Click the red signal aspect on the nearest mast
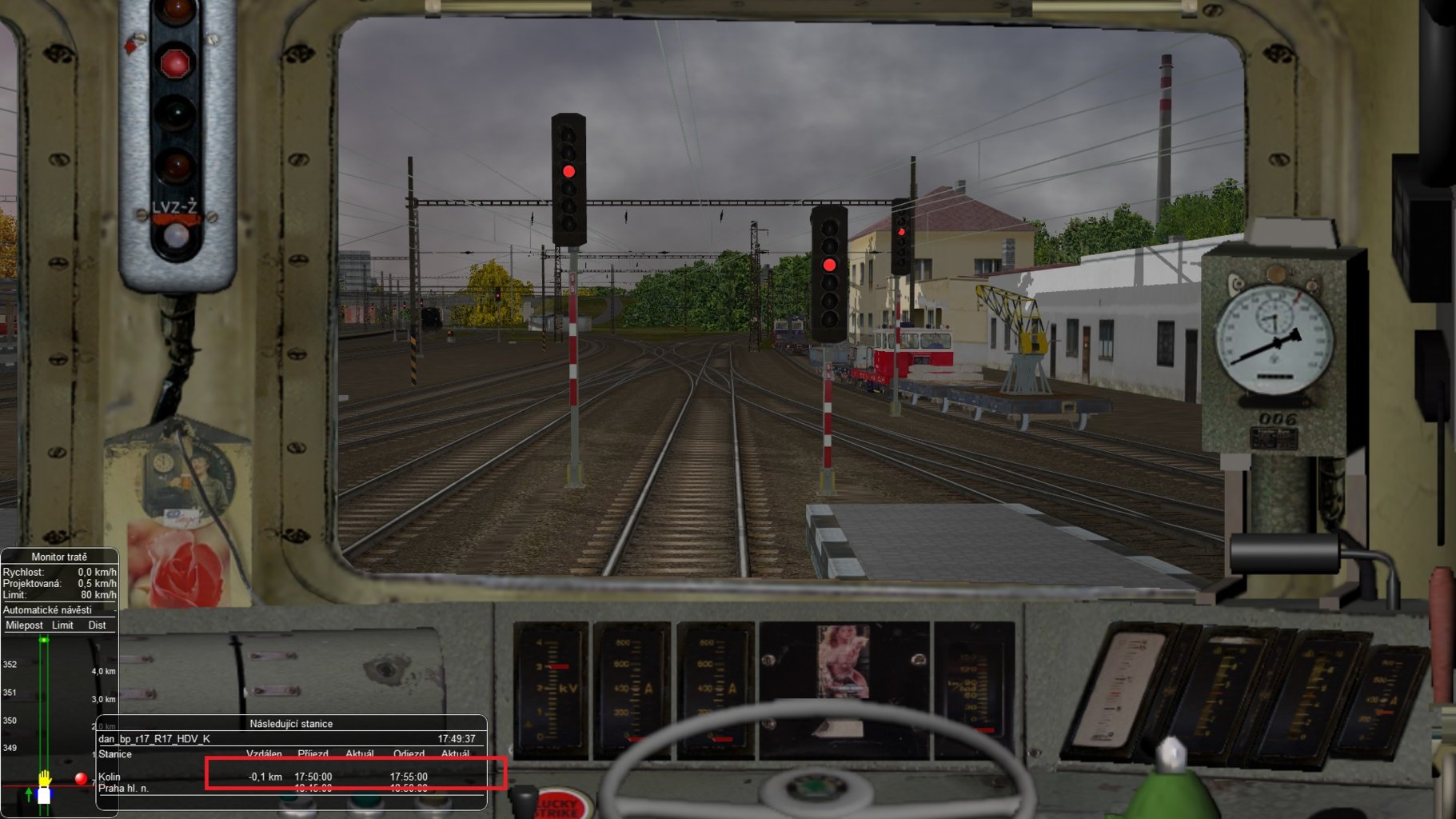The width and height of the screenshot is (1456, 819). [x=569, y=170]
